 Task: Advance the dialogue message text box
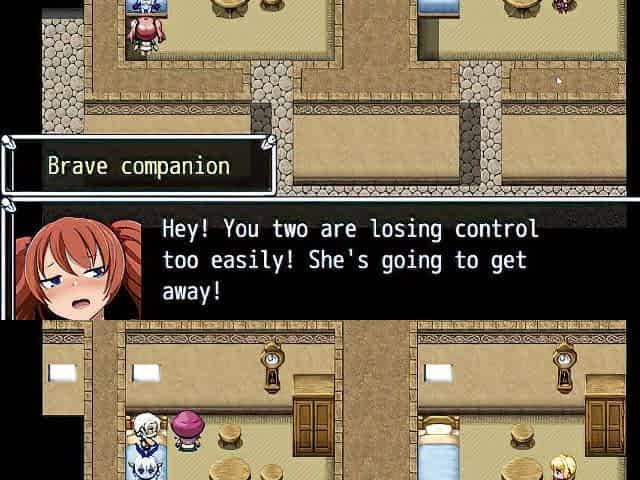click(x=350, y=260)
